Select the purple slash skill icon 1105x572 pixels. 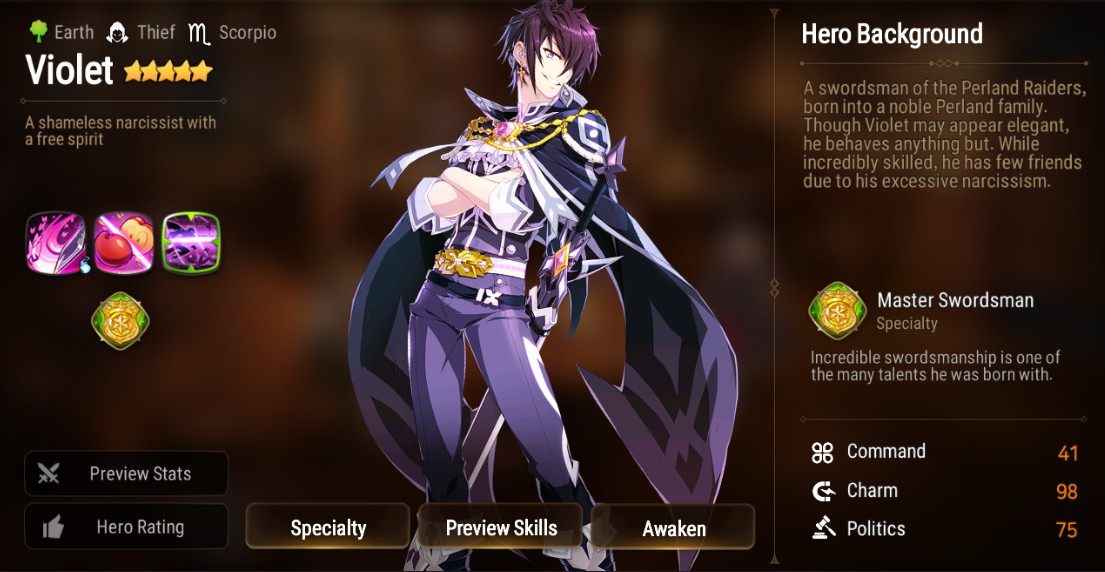click(x=191, y=243)
